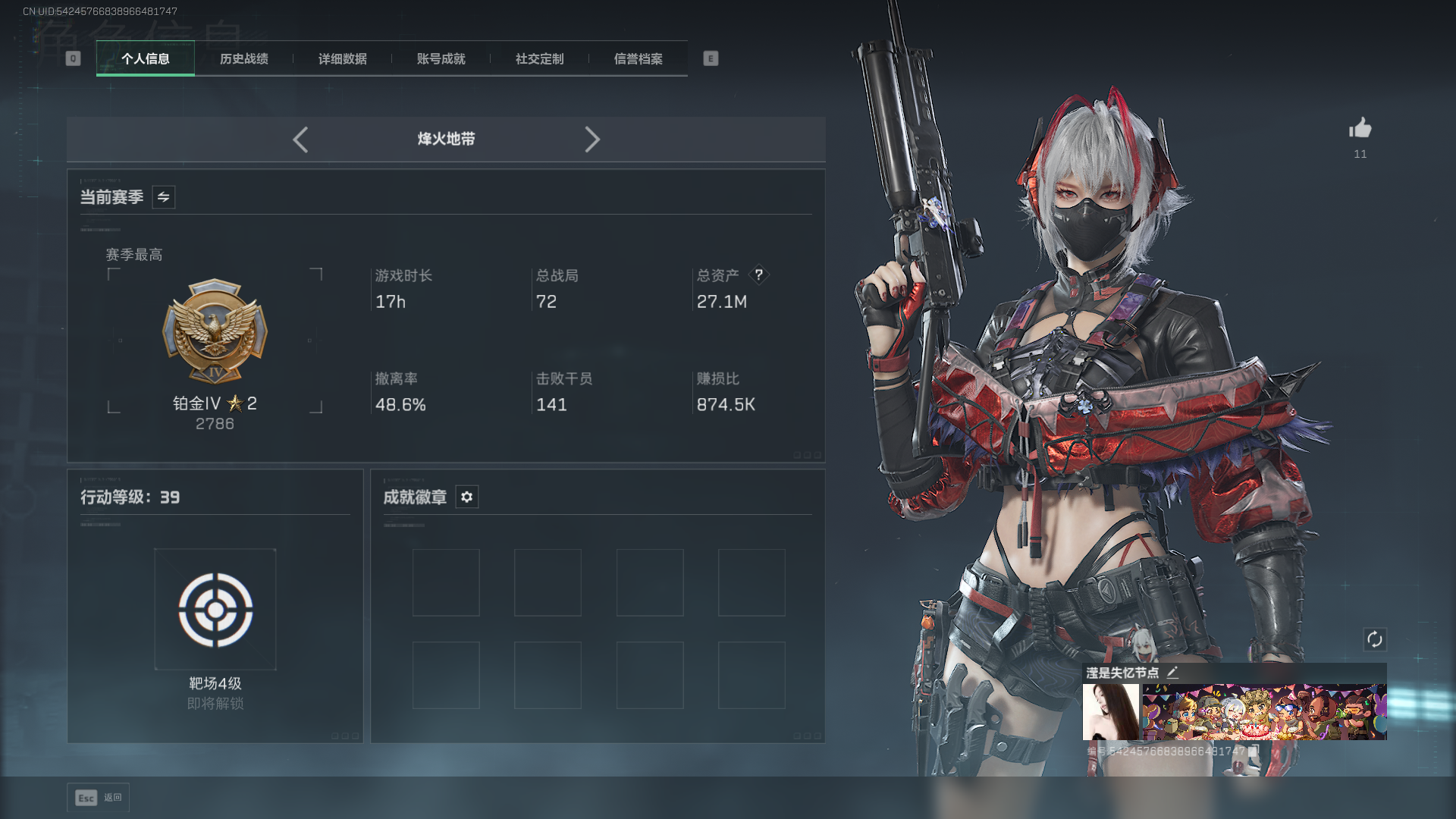This screenshot has height=819, width=1456.
Task: Click the 详细数据 label
Action: coord(343,58)
